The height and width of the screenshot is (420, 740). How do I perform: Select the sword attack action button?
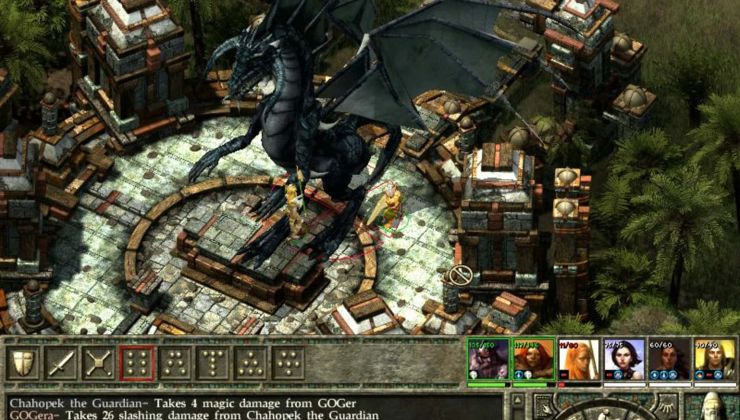click(62, 364)
